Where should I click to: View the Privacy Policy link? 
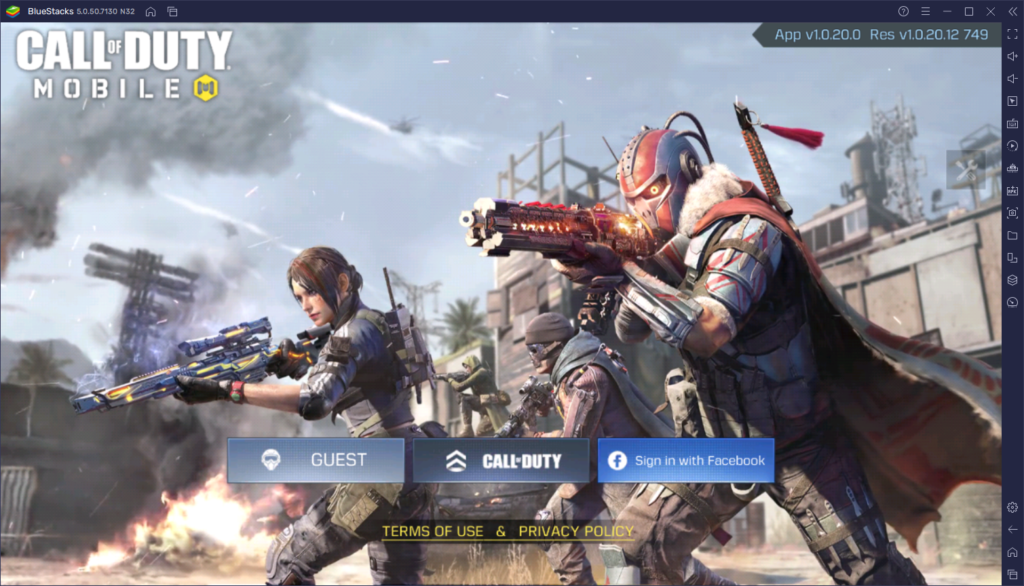click(576, 531)
